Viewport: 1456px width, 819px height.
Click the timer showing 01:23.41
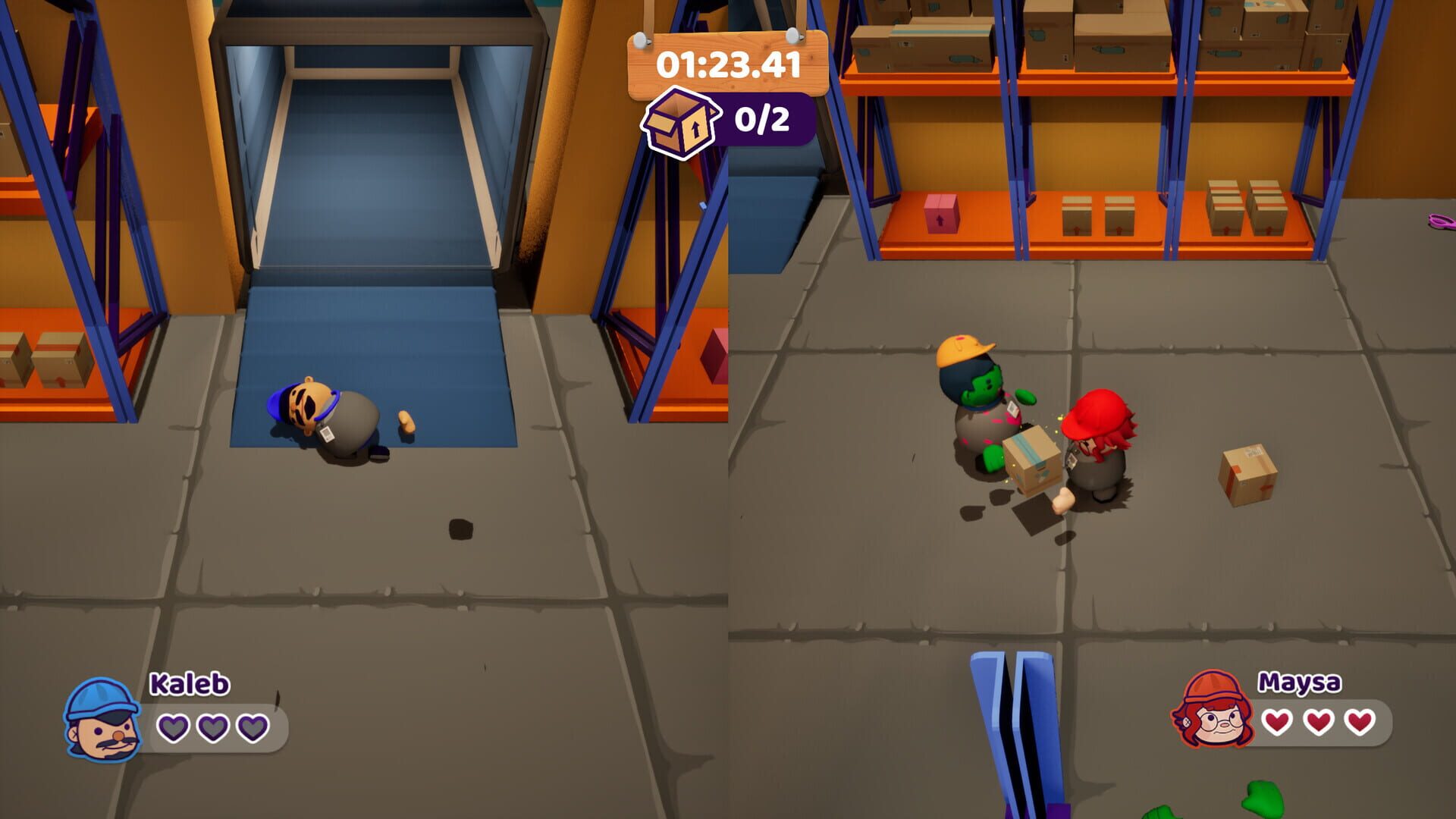[728, 65]
